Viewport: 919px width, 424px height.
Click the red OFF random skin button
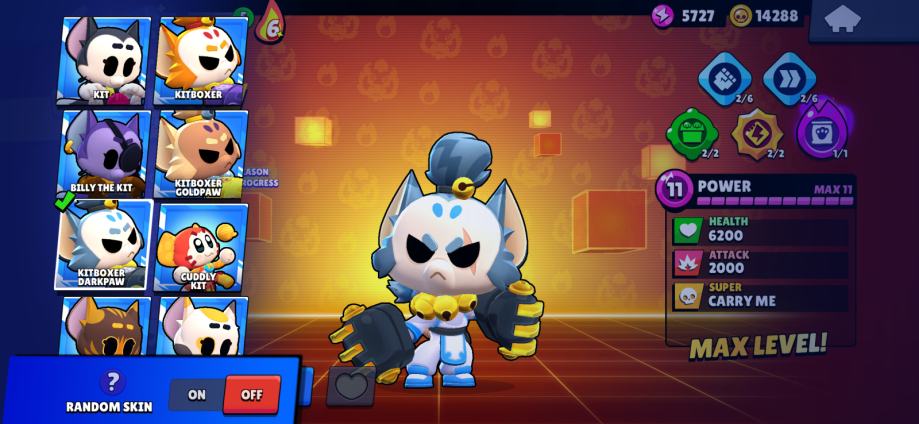click(251, 395)
